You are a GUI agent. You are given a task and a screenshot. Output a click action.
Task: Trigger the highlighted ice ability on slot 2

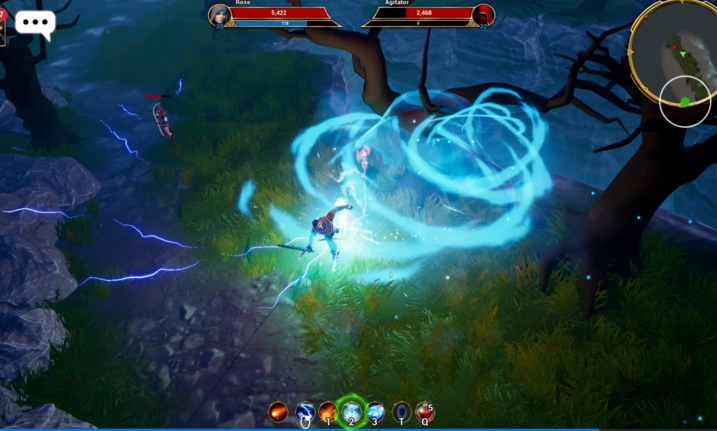click(x=351, y=411)
